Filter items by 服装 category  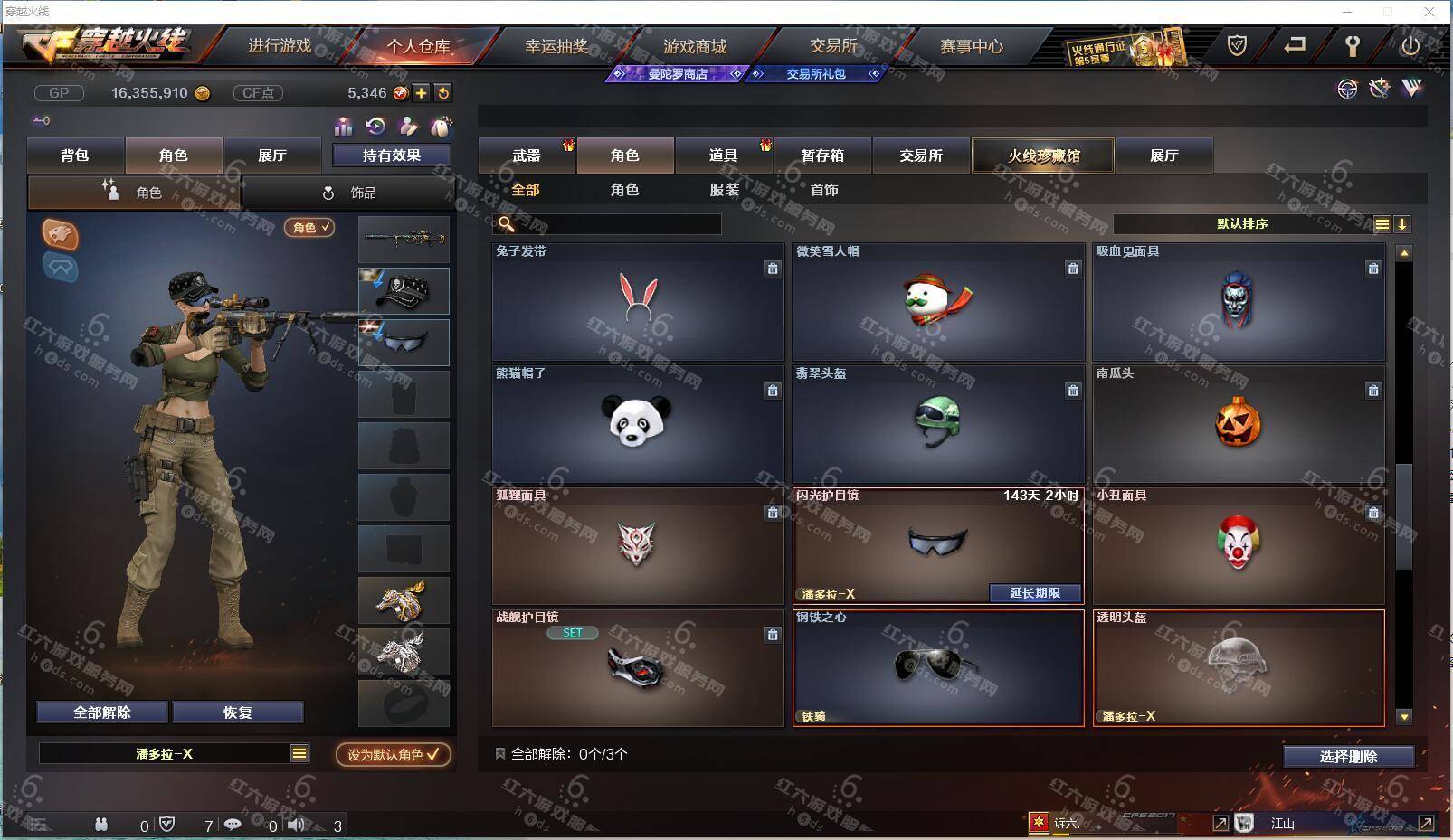pyautogui.click(x=725, y=190)
